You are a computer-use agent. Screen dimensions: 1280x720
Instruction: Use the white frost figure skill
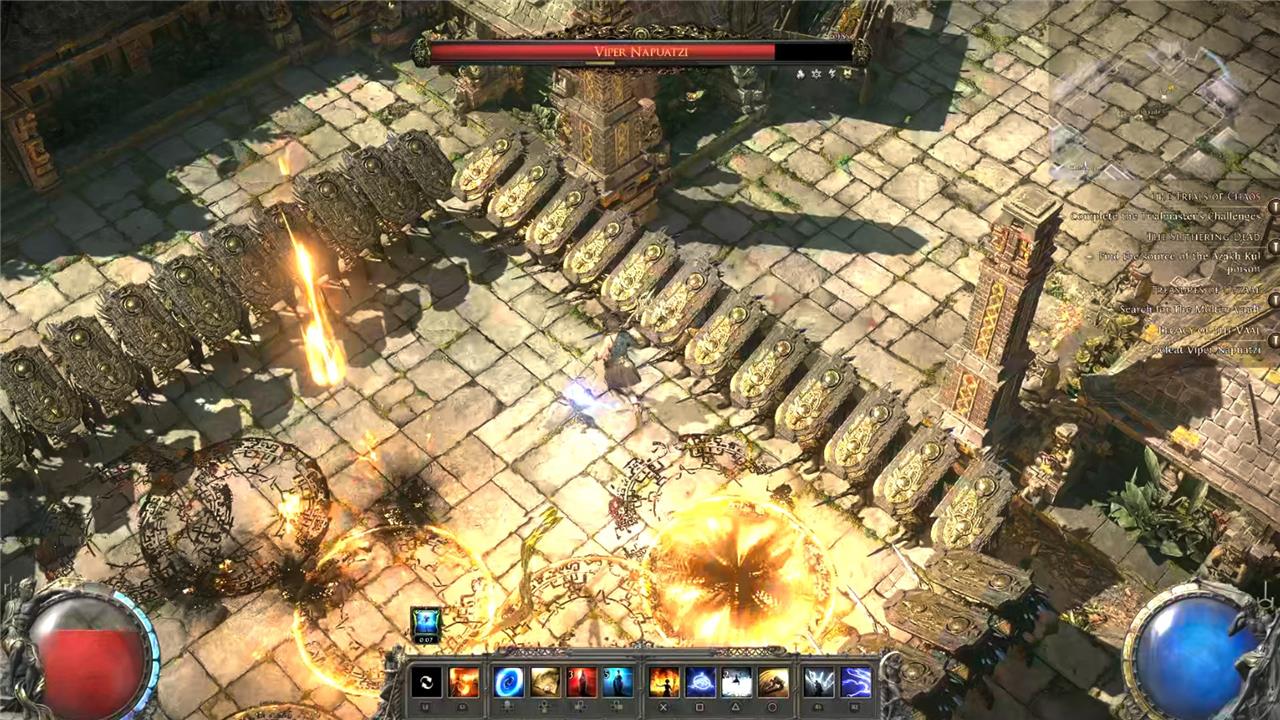736,682
